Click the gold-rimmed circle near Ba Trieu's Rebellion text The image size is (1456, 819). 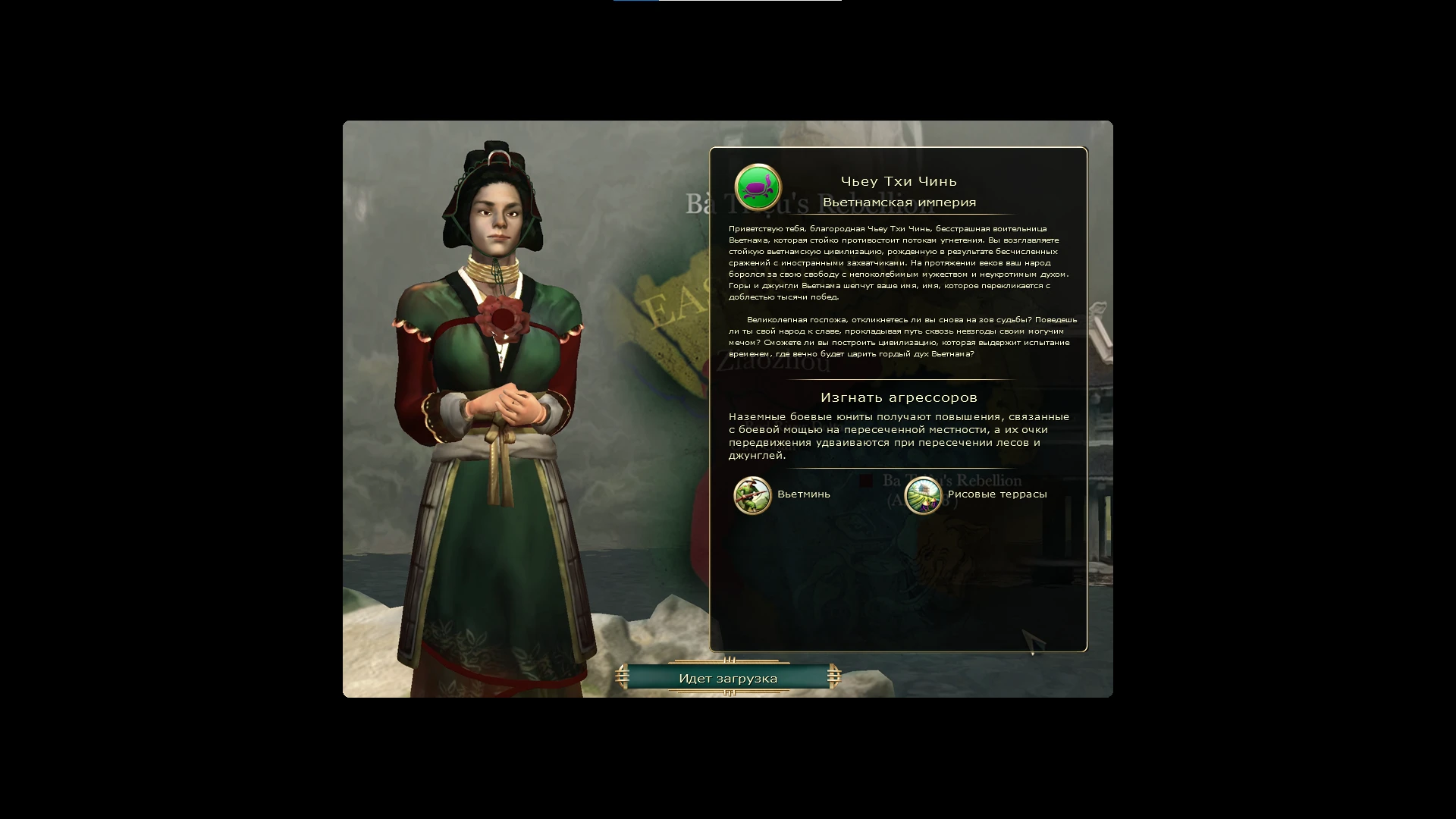click(923, 497)
